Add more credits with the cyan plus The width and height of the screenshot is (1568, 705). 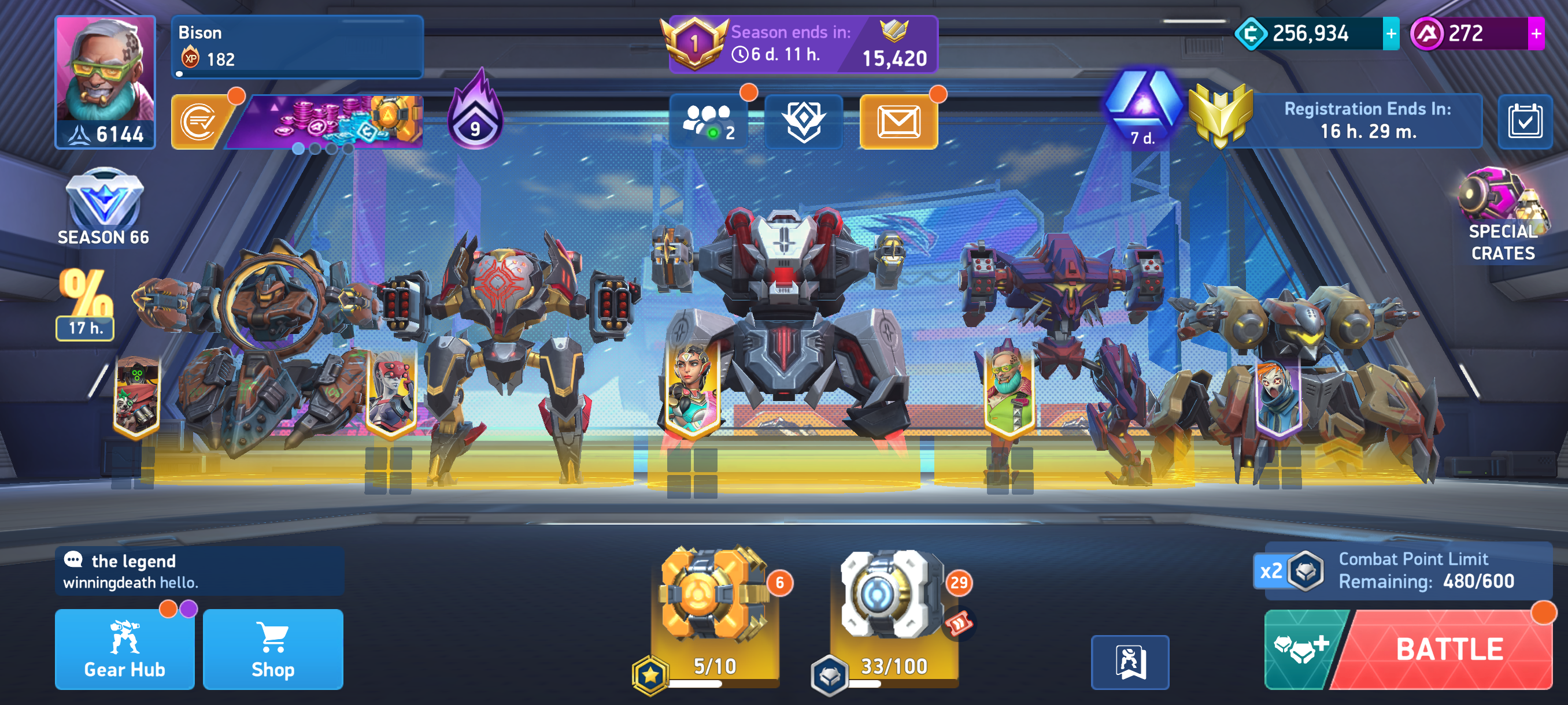pyautogui.click(x=1391, y=34)
